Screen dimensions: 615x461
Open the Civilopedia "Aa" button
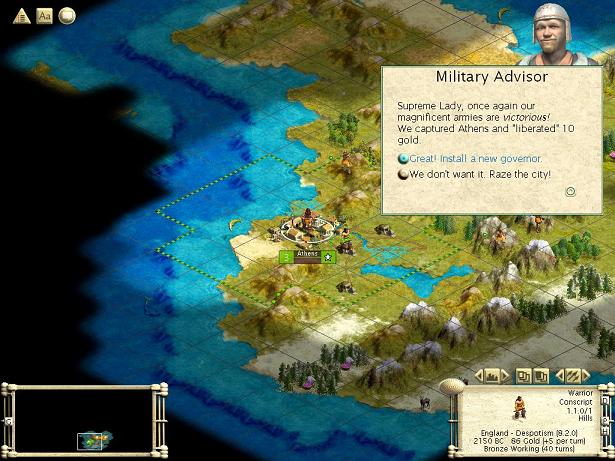pyautogui.click(x=44, y=15)
